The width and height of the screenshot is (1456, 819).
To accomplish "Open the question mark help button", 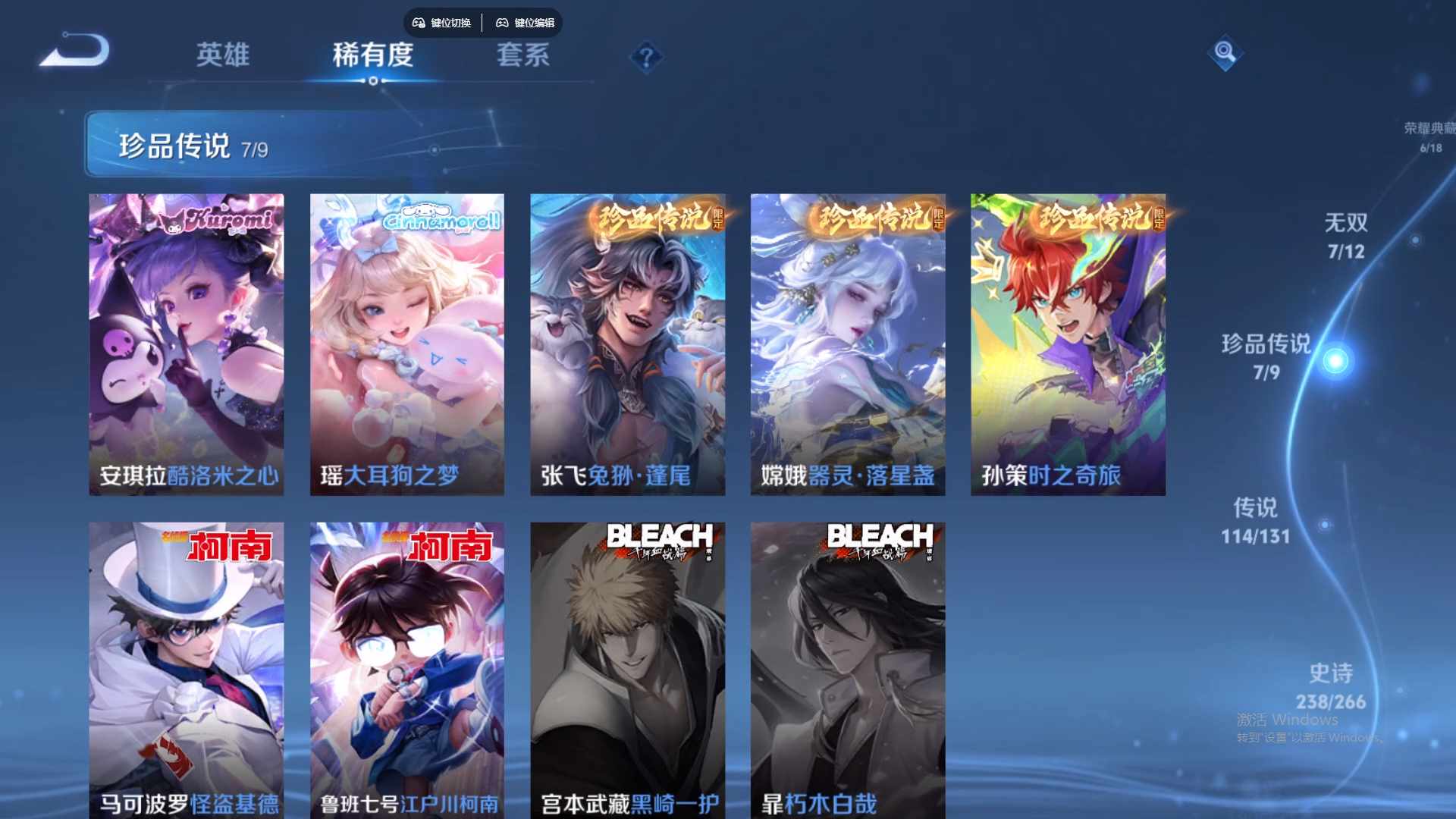I will pos(646,57).
